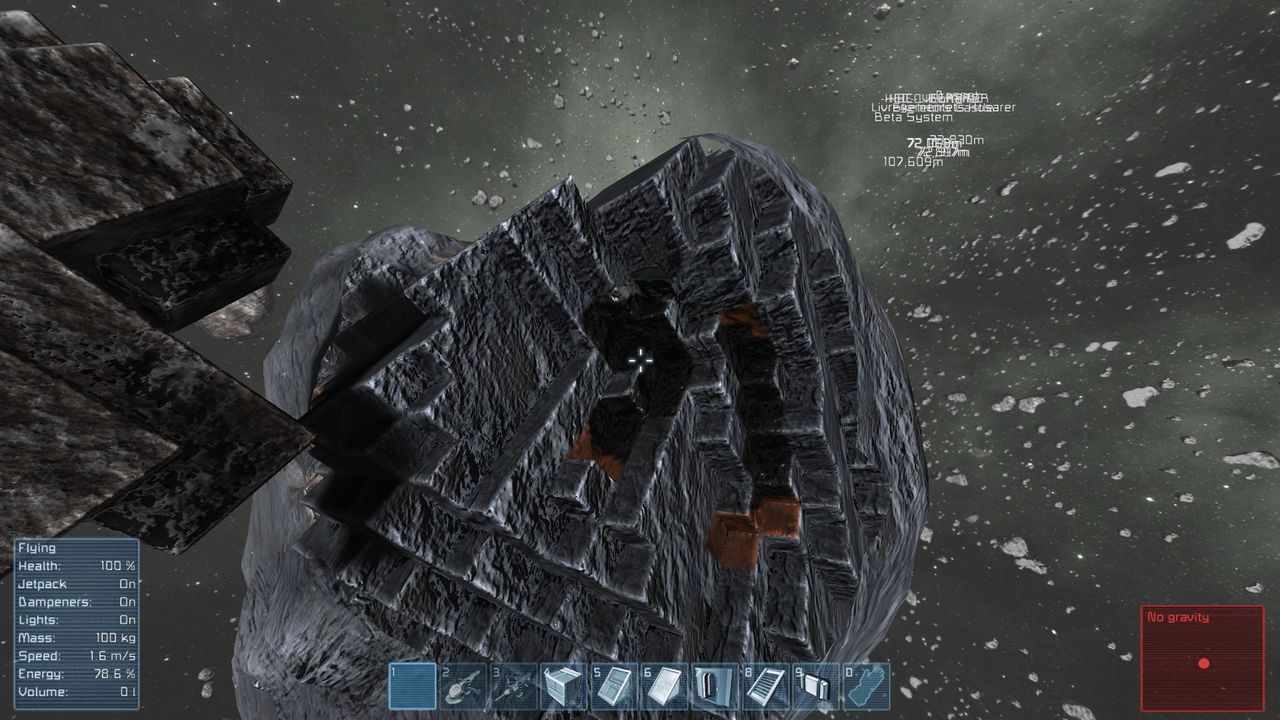Viewport: 1280px width, 720px height.
Task: Select the armor cube block in slot 4
Action: pyautogui.click(x=564, y=686)
